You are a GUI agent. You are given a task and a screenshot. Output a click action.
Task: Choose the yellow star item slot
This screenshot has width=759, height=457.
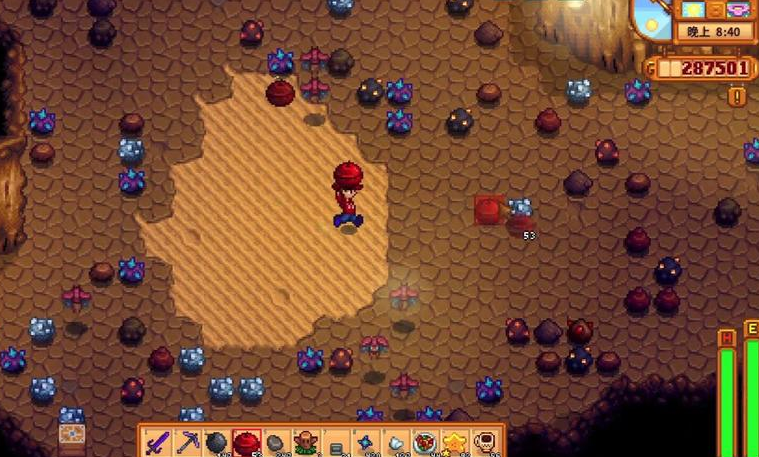pyautogui.click(x=457, y=442)
